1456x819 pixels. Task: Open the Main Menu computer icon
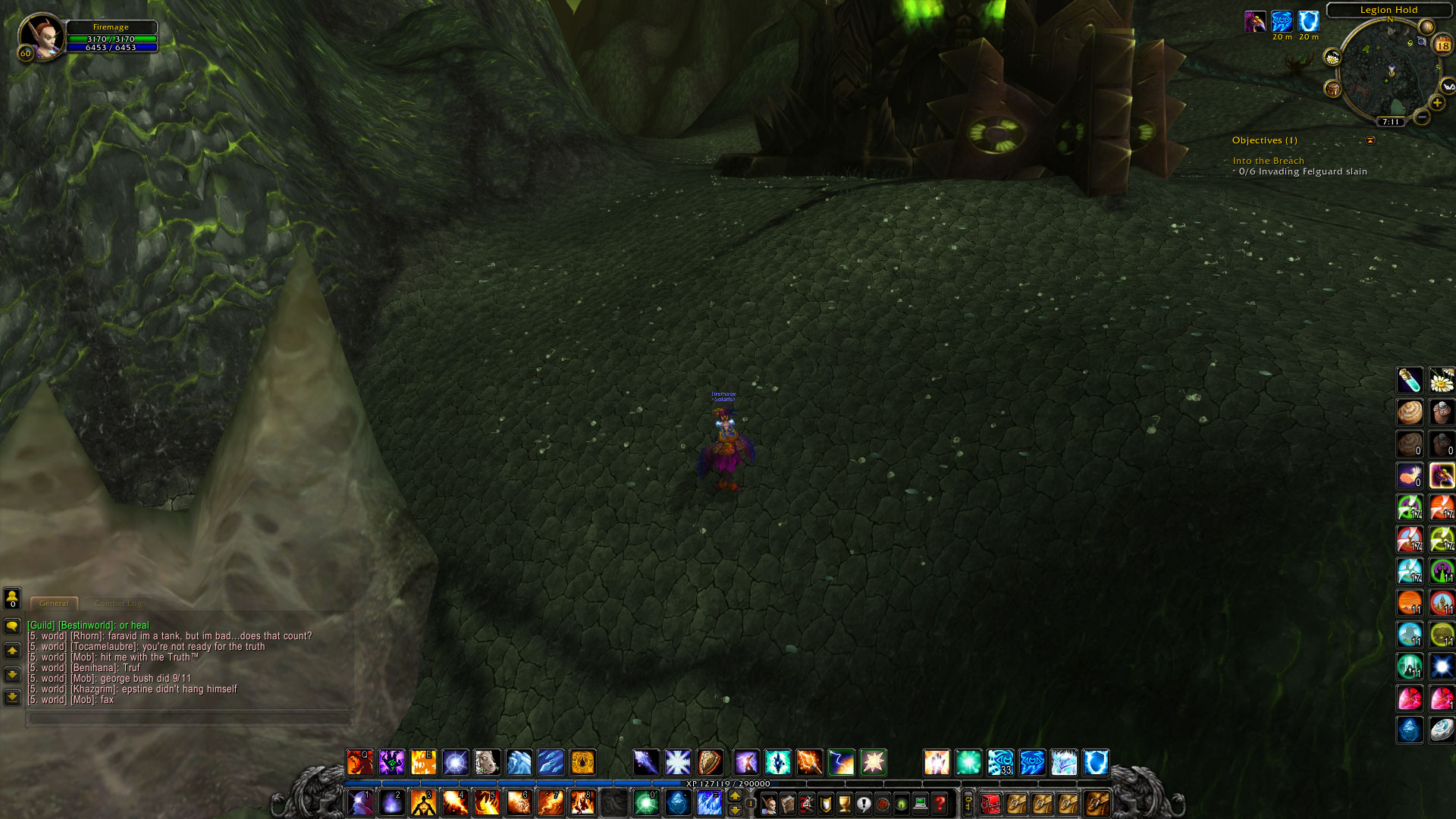tap(920, 805)
